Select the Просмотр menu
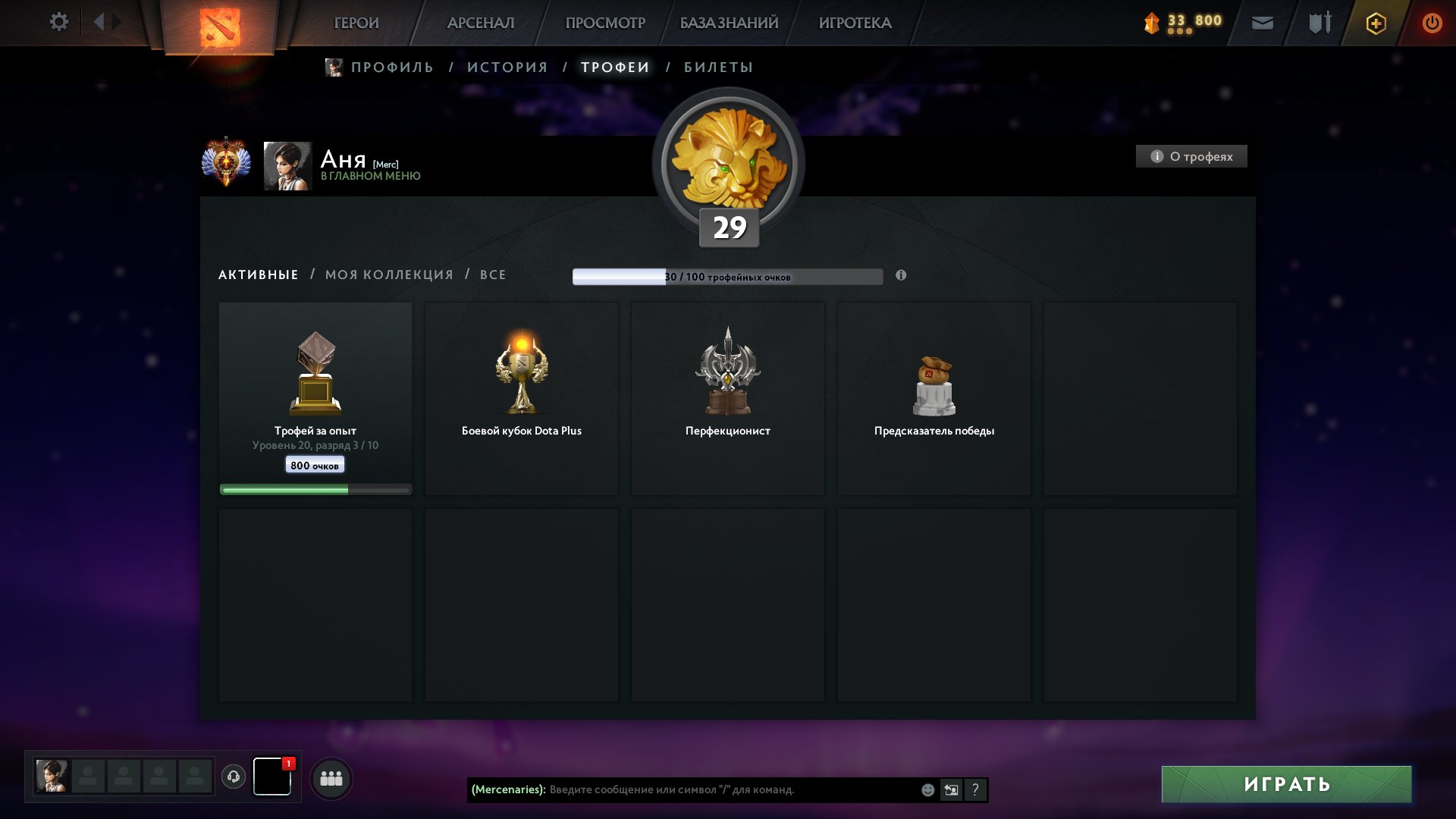Viewport: 1456px width, 819px height. [605, 23]
